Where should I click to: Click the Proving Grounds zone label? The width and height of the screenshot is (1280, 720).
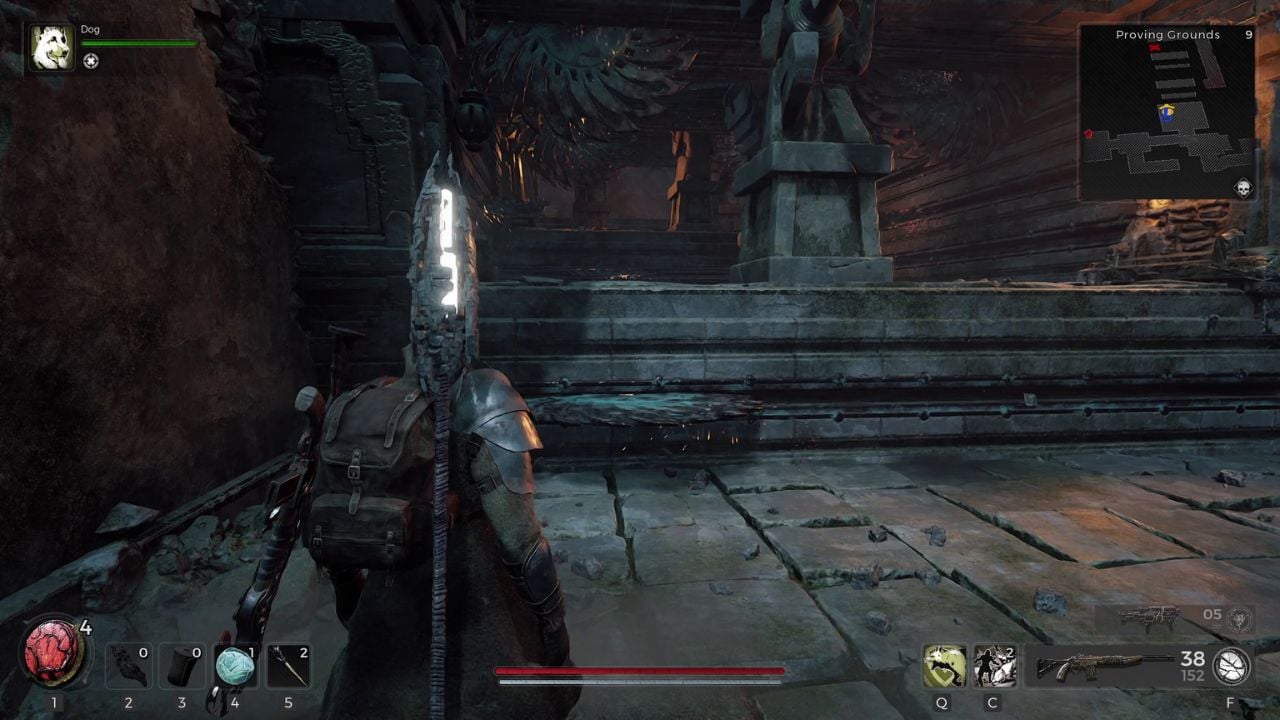(1167, 34)
